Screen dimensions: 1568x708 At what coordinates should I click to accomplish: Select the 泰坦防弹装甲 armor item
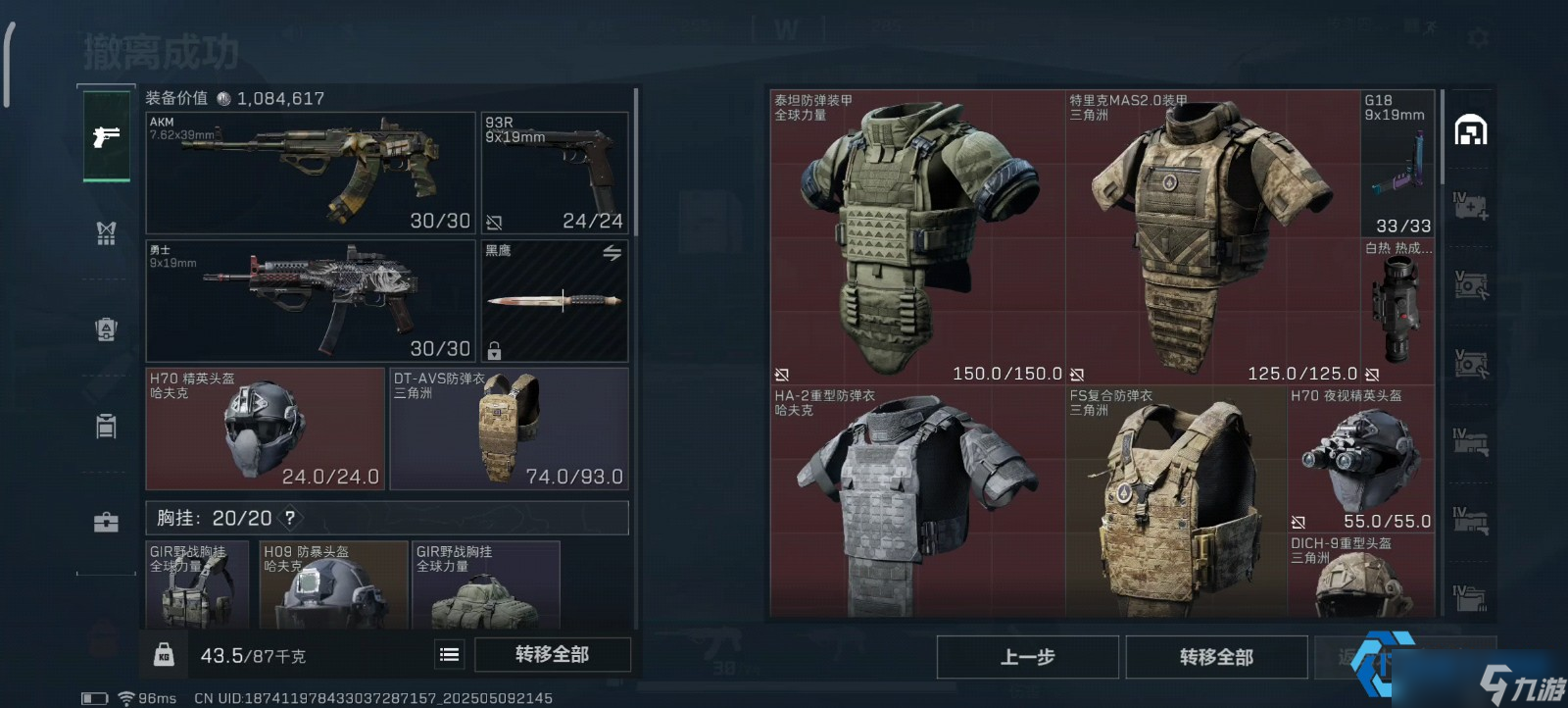917,237
